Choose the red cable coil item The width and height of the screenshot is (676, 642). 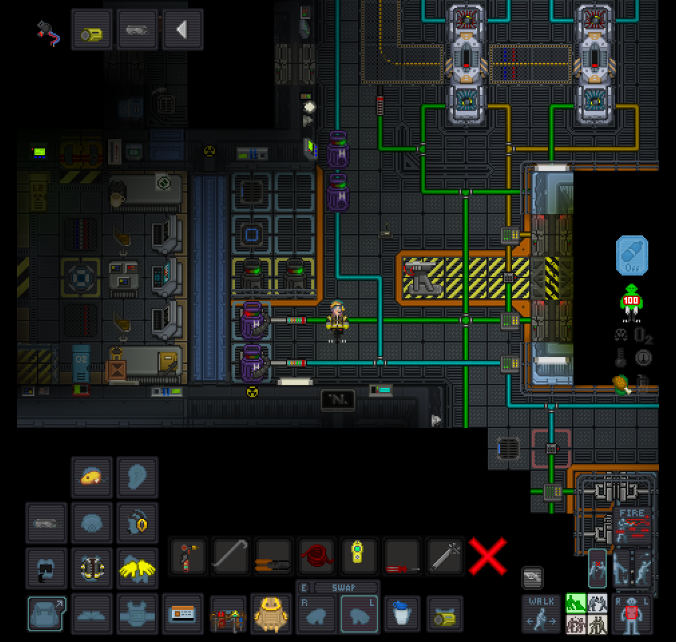pyautogui.click(x=316, y=556)
